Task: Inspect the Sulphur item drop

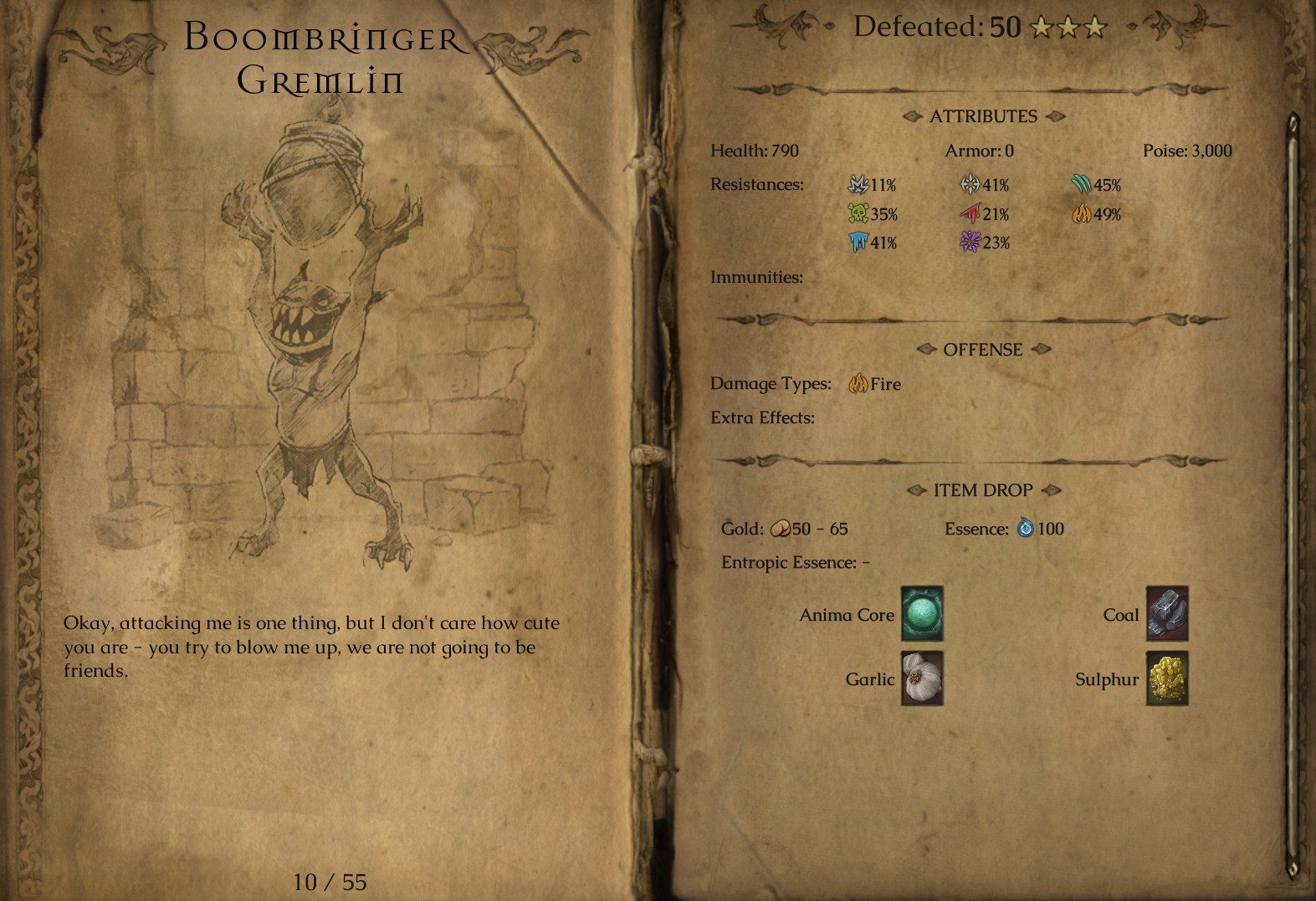Action: click(x=1166, y=679)
